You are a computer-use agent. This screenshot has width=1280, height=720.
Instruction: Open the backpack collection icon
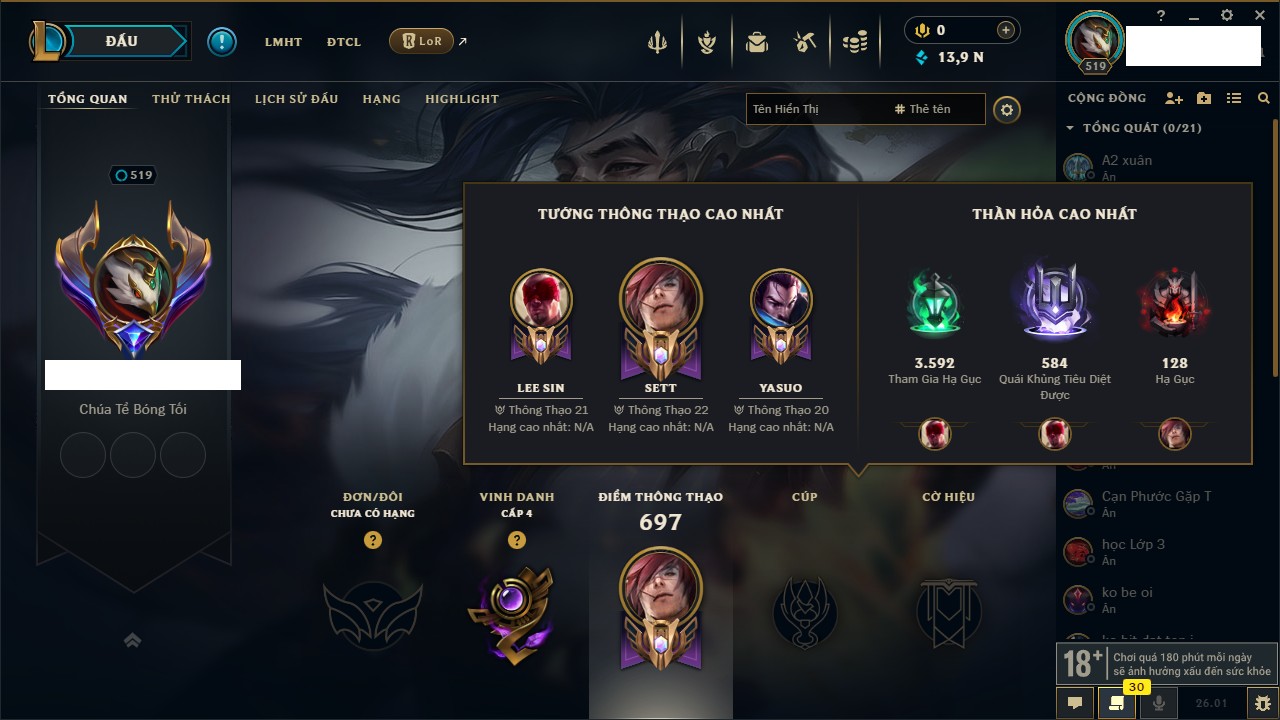(757, 42)
